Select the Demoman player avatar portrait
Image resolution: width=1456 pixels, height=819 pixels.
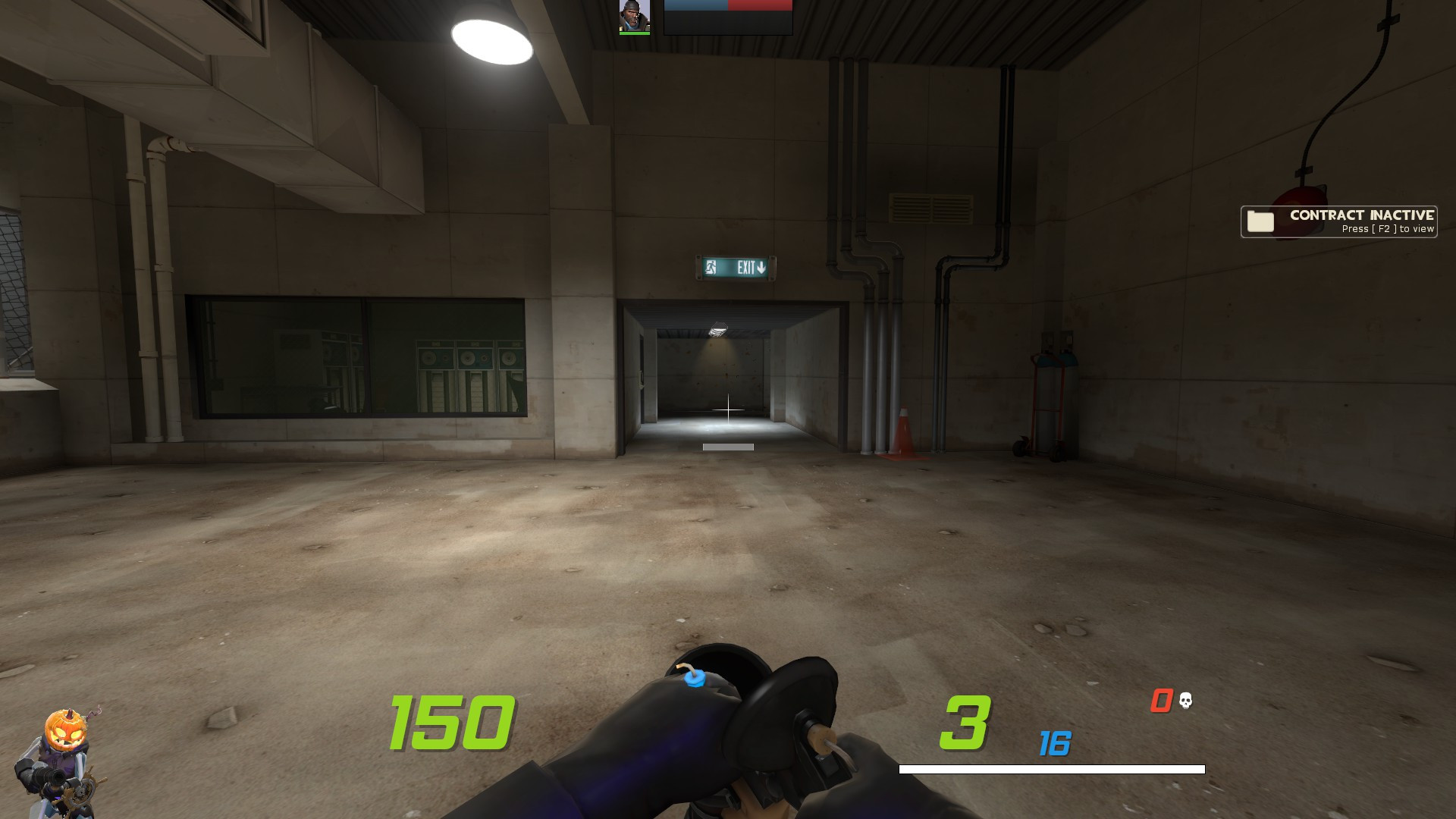click(635, 17)
